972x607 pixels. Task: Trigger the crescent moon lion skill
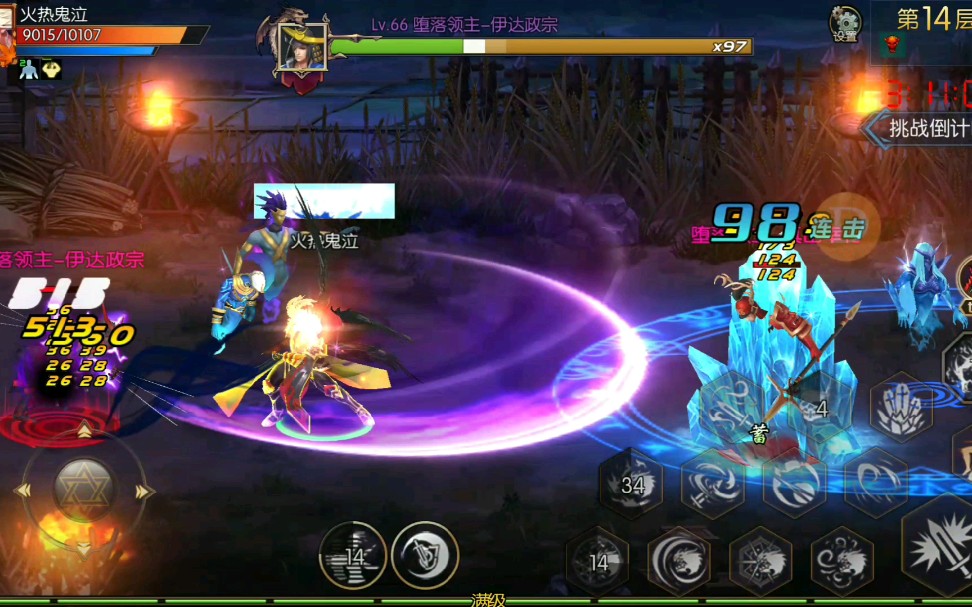coord(679,562)
